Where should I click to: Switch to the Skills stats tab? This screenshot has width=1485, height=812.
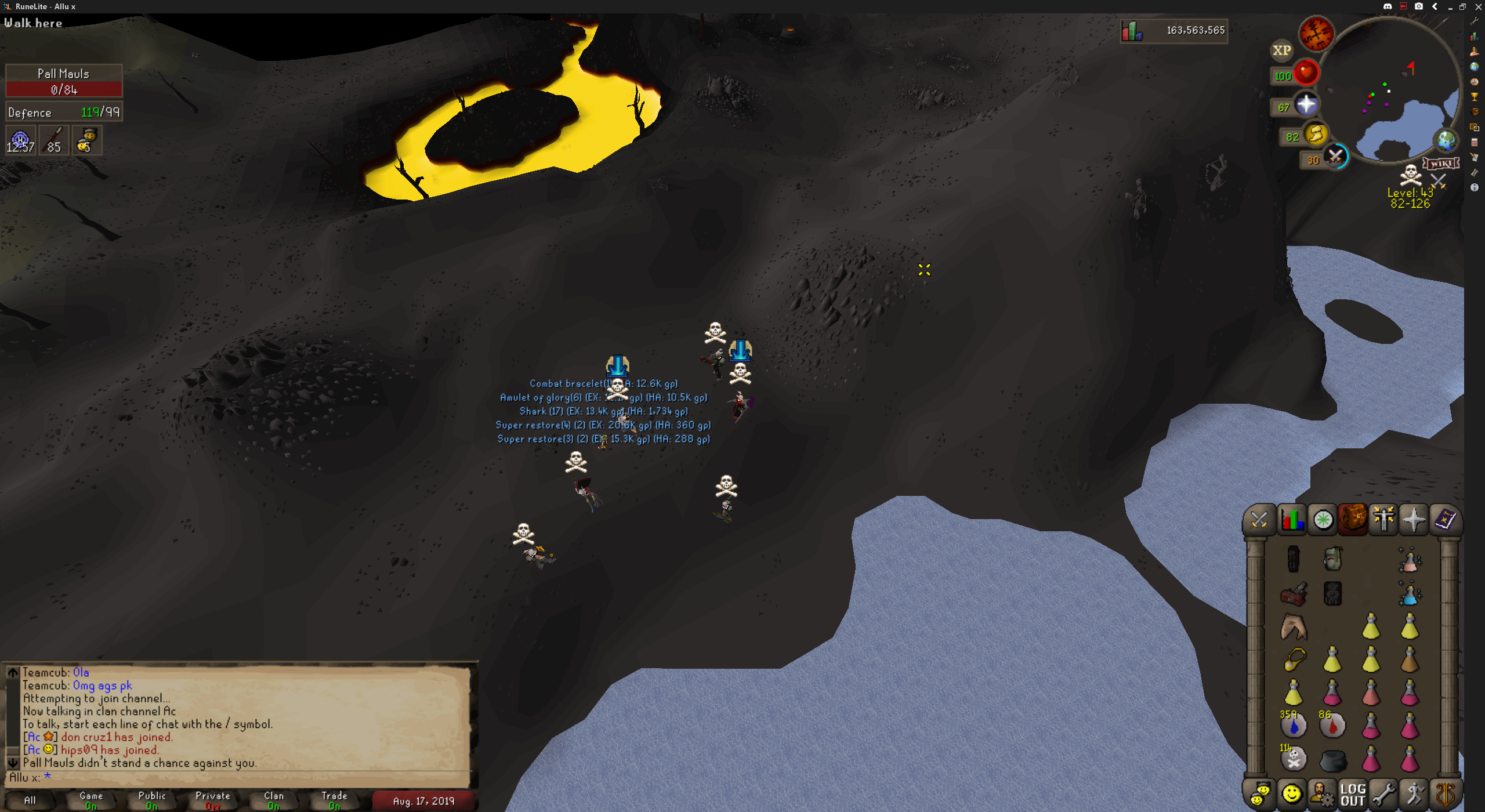[x=1292, y=520]
